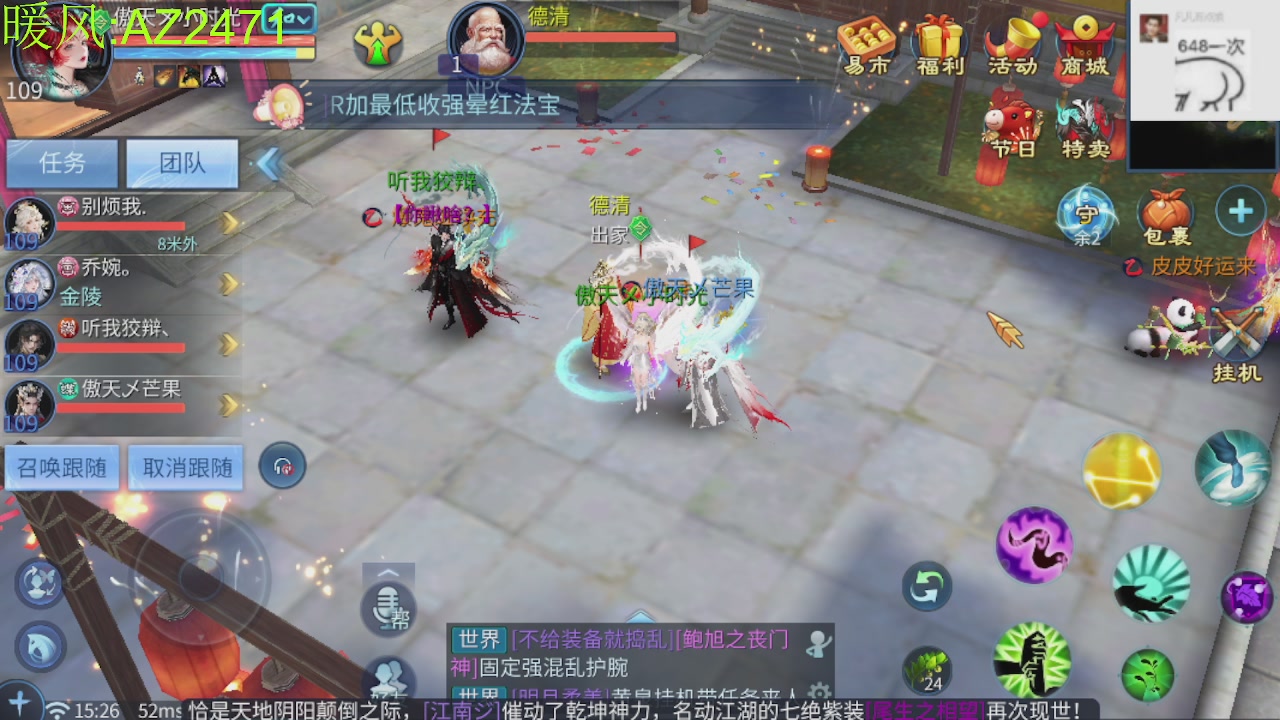
Task: Tap the 648一次 recharge promo thumbnail
Action: coord(1195,55)
